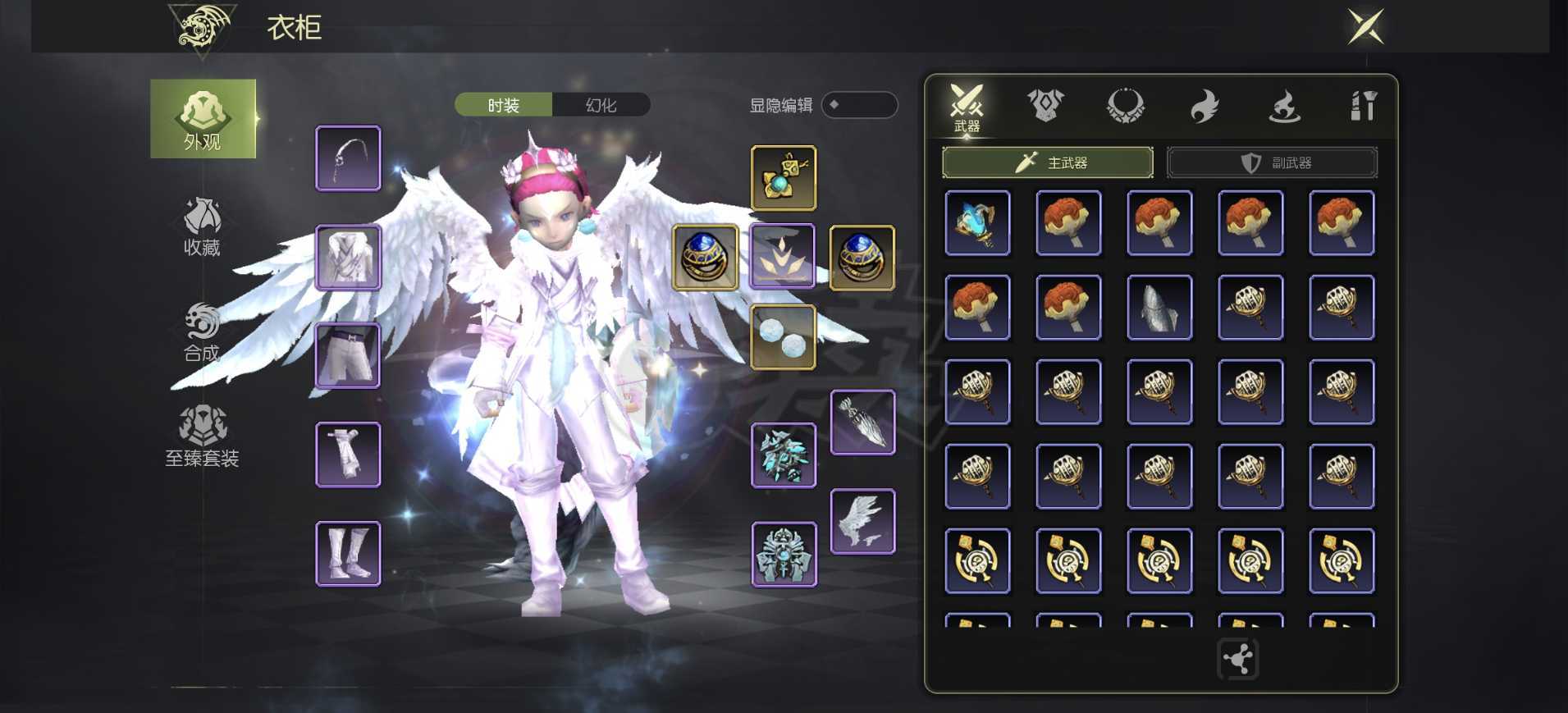
Task: Choose the blue crystal staff weapon
Action: pyautogui.click(x=977, y=223)
